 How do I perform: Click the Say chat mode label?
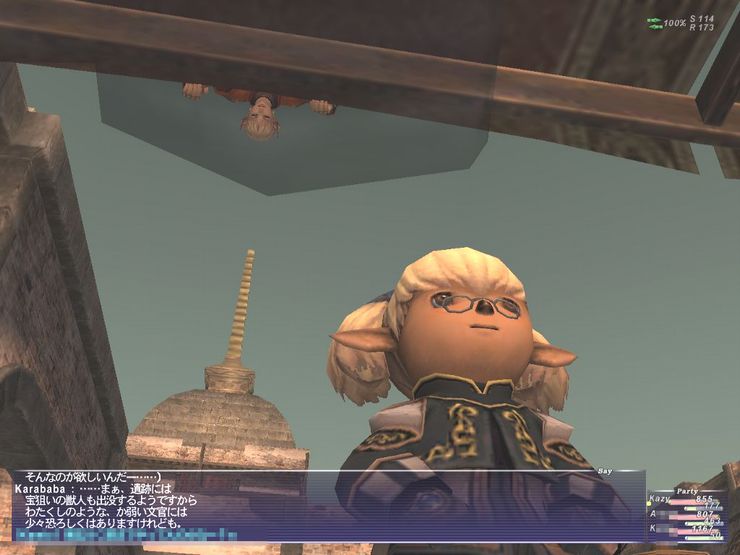(x=604, y=471)
